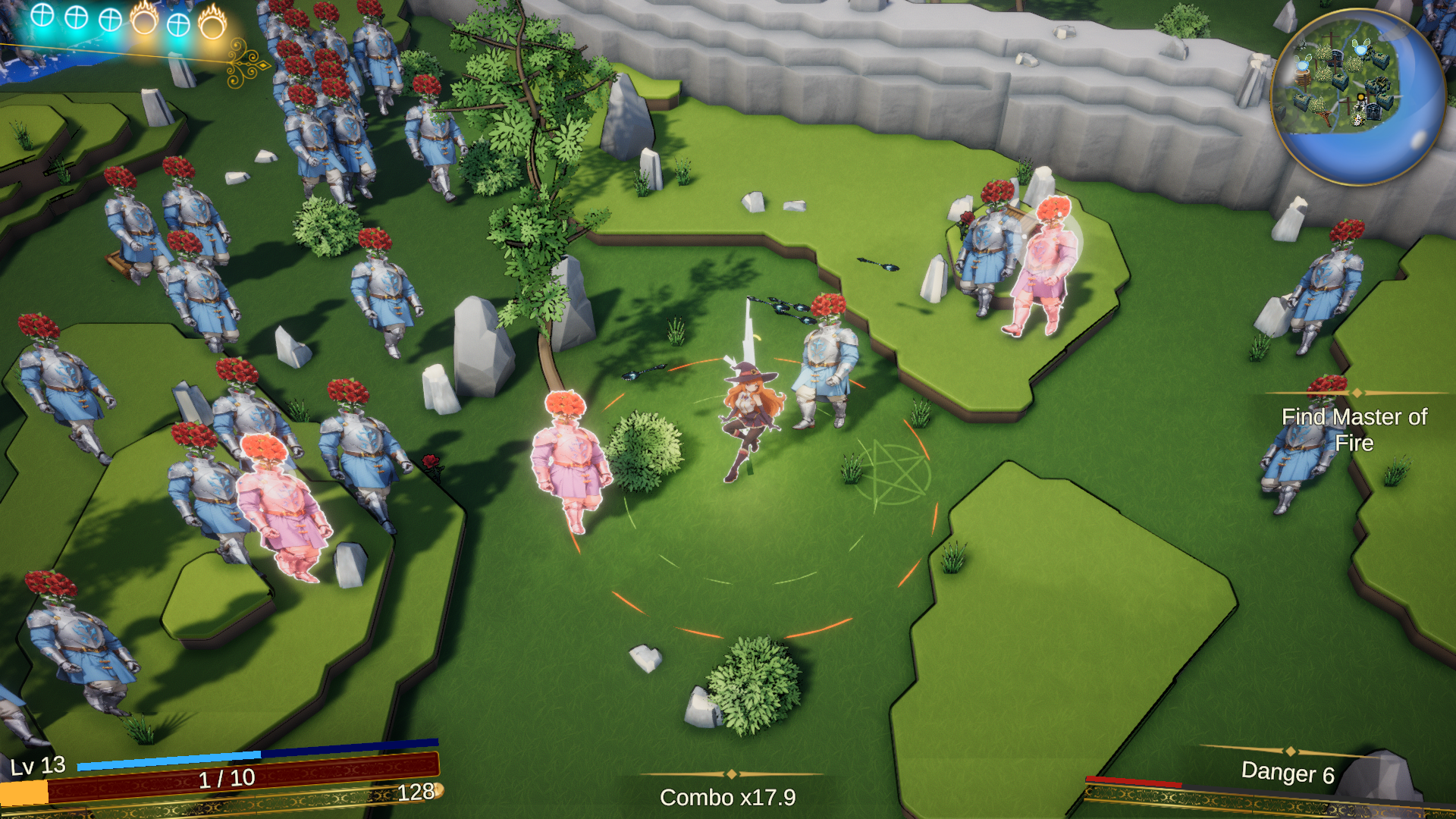Viewport: 1456px width, 819px height.
Task: Select the Find Master of Fire objective
Action: point(1354,429)
